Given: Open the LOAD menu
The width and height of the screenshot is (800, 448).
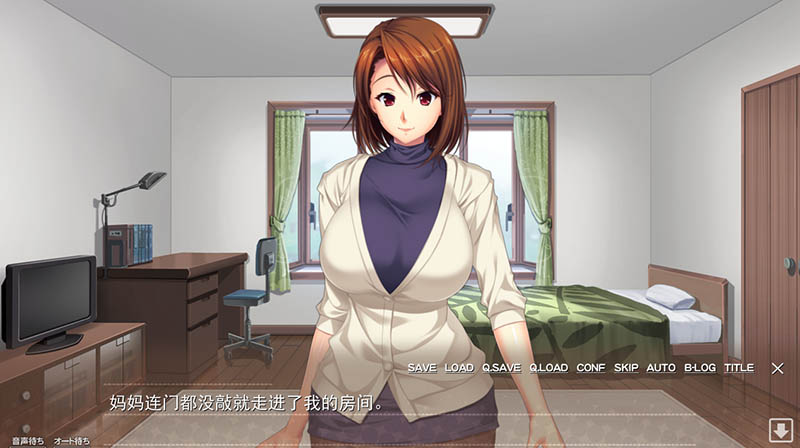Looking at the screenshot, I should pos(459,368).
